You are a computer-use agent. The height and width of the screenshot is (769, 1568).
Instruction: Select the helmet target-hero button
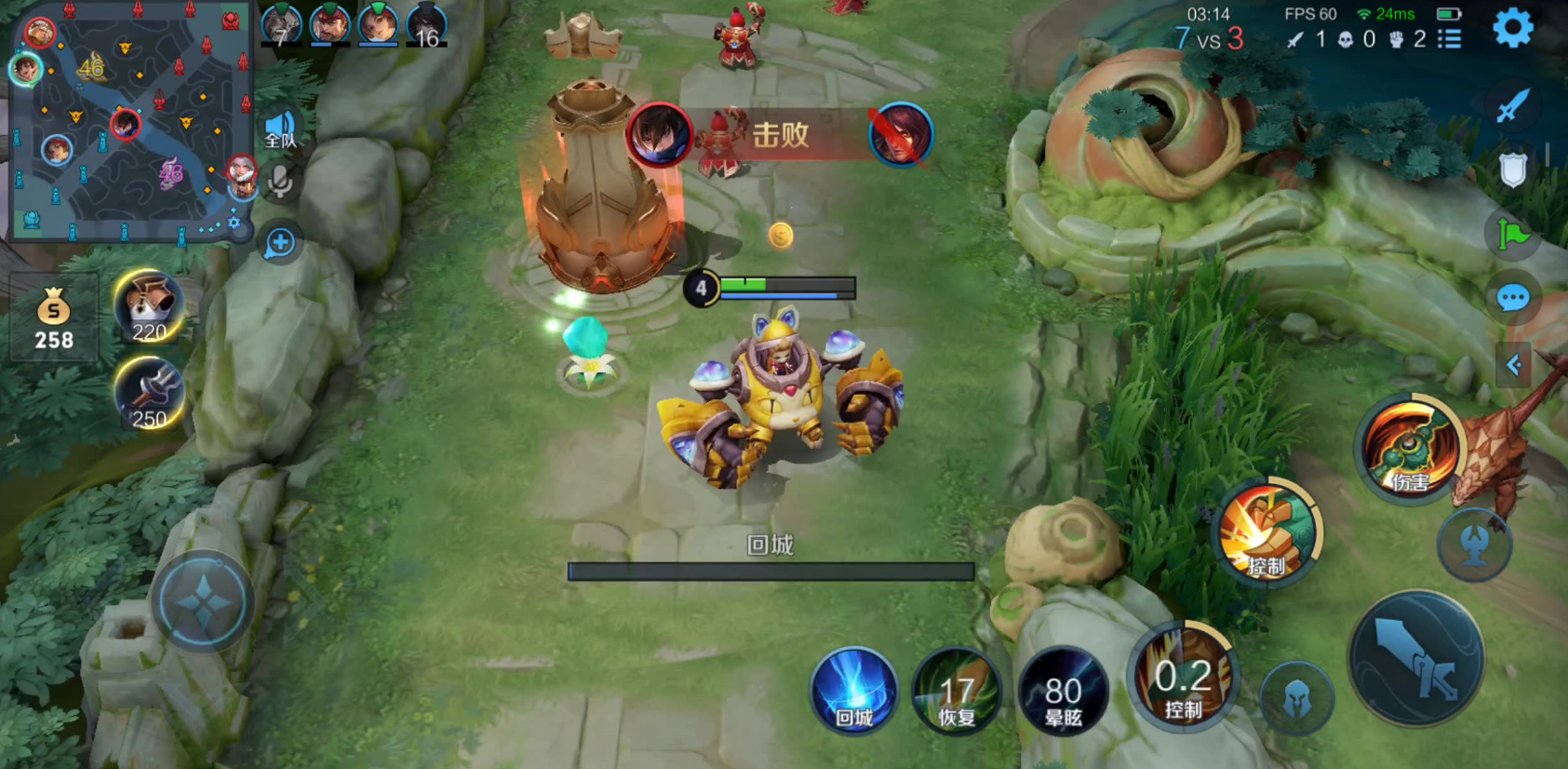[x=1296, y=700]
